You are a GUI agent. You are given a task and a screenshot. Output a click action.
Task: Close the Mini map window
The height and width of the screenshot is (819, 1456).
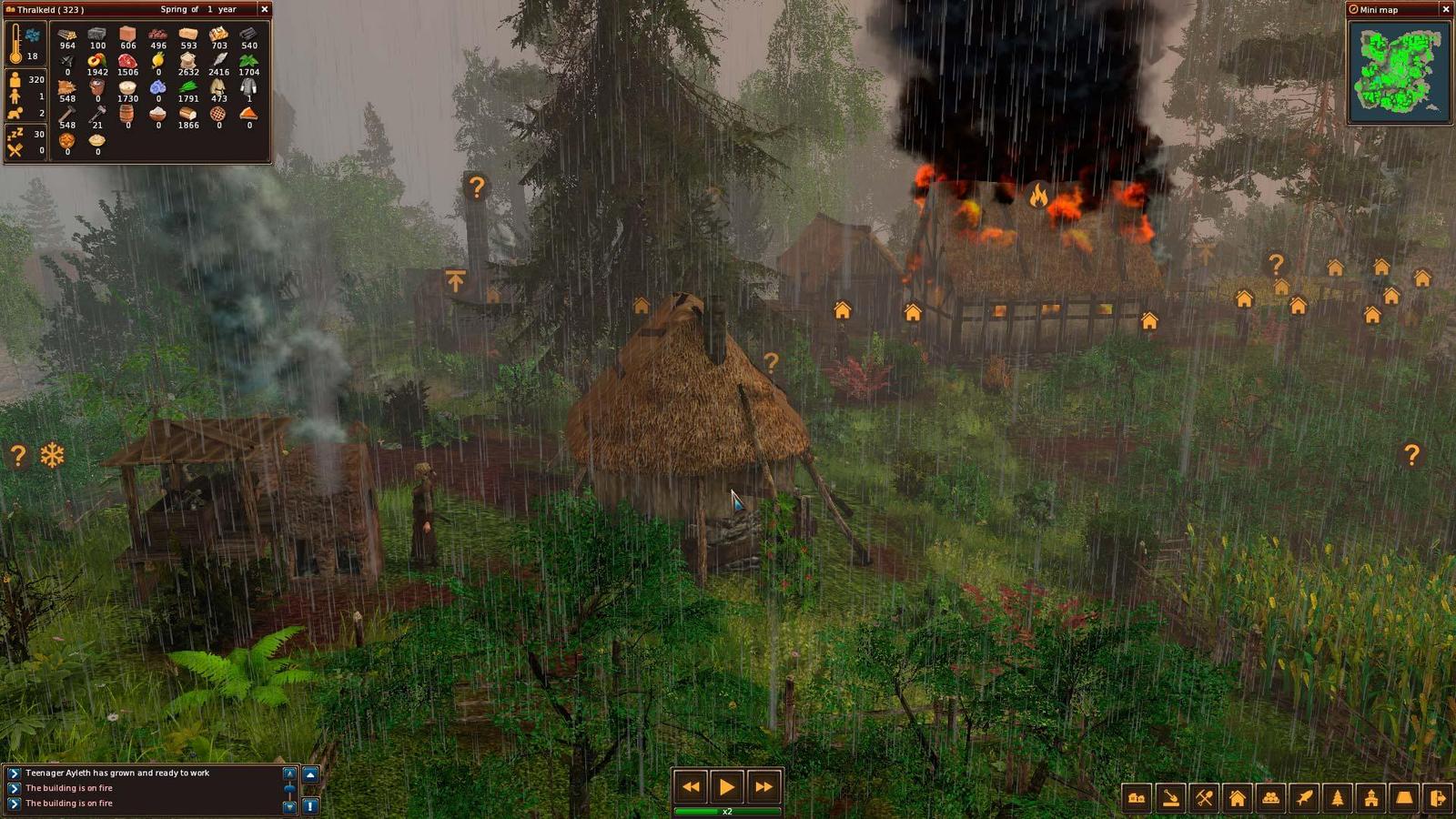point(1445,9)
